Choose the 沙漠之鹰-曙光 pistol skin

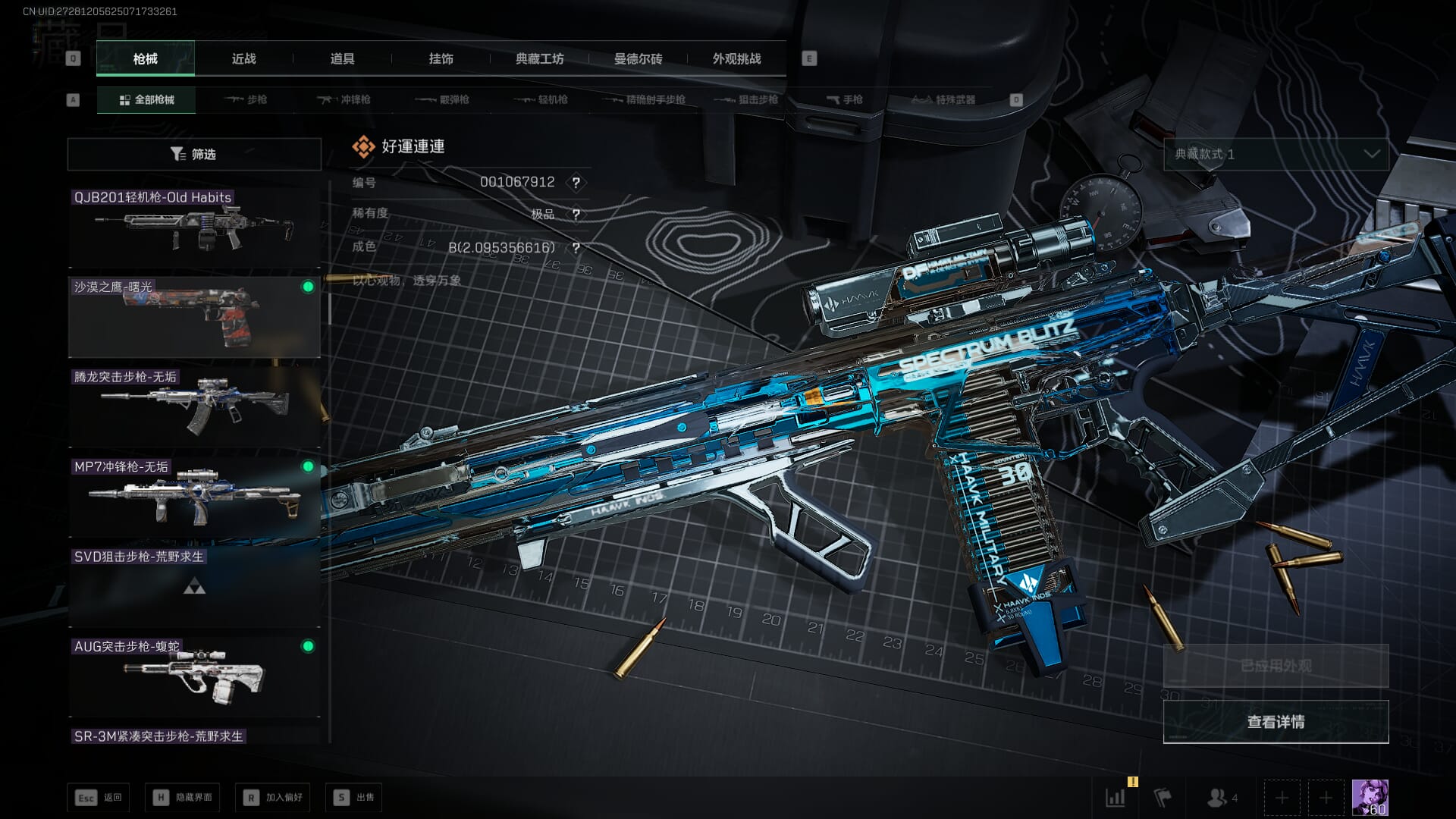coord(194,317)
